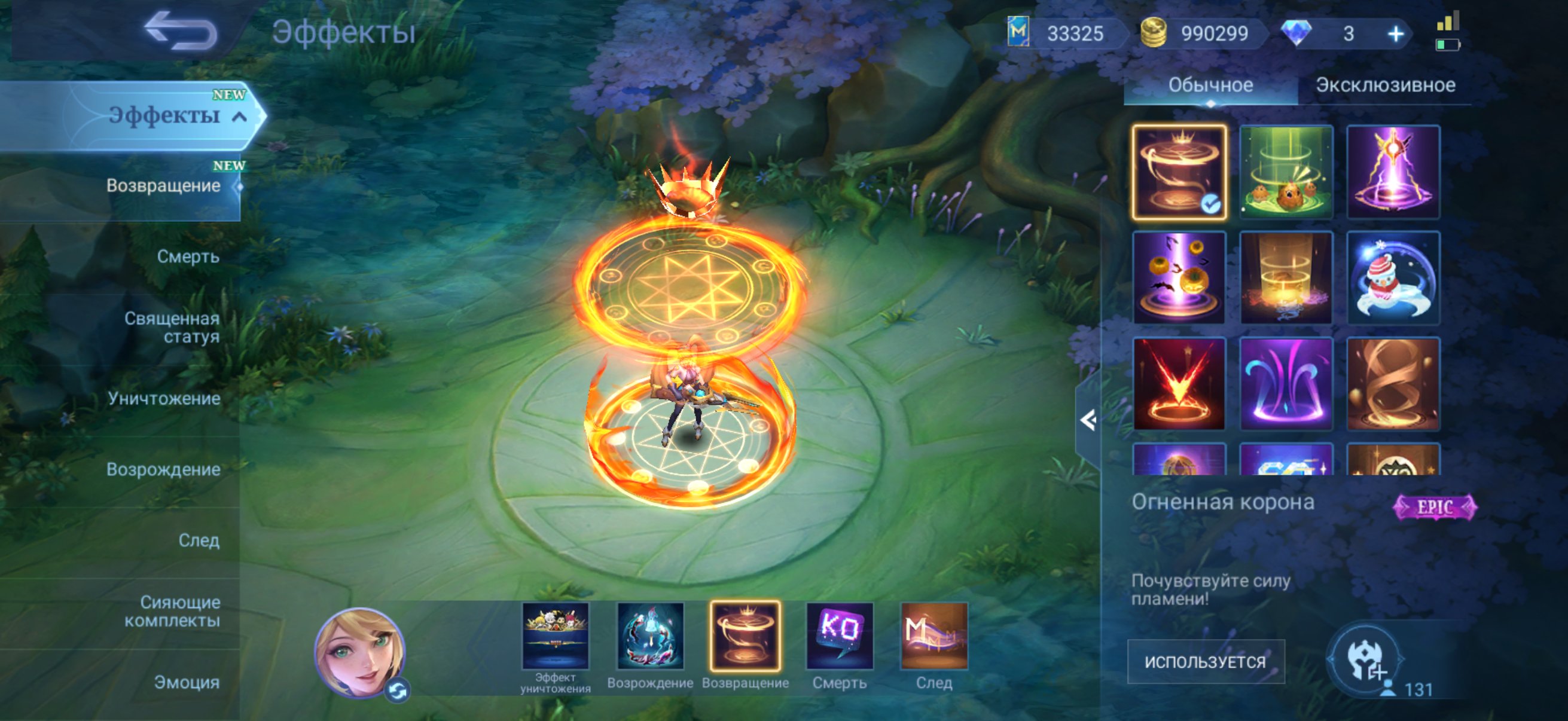The image size is (1568, 721).
Task: Select the purple lightning recall effect
Action: [x=1394, y=172]
